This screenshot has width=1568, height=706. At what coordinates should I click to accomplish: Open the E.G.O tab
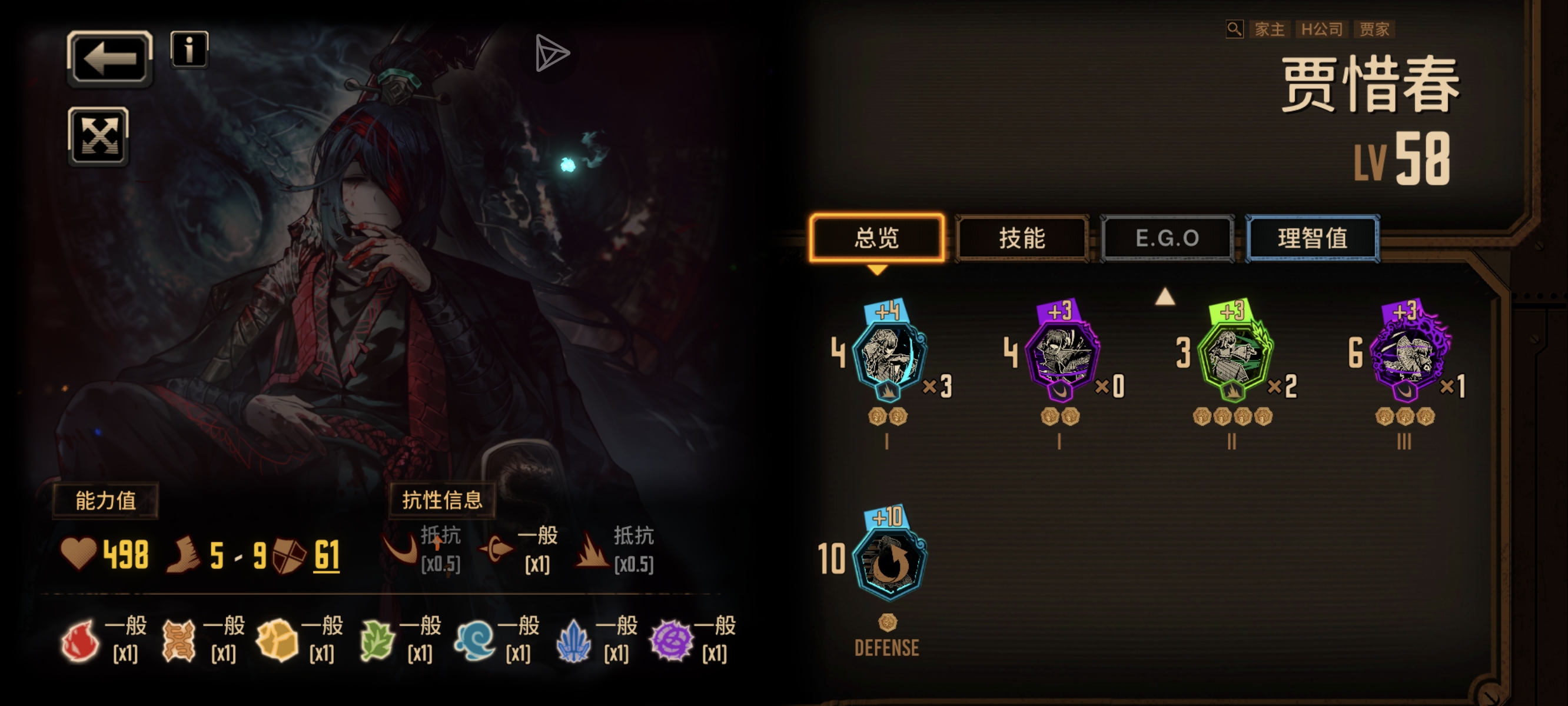pos(1167,238)
